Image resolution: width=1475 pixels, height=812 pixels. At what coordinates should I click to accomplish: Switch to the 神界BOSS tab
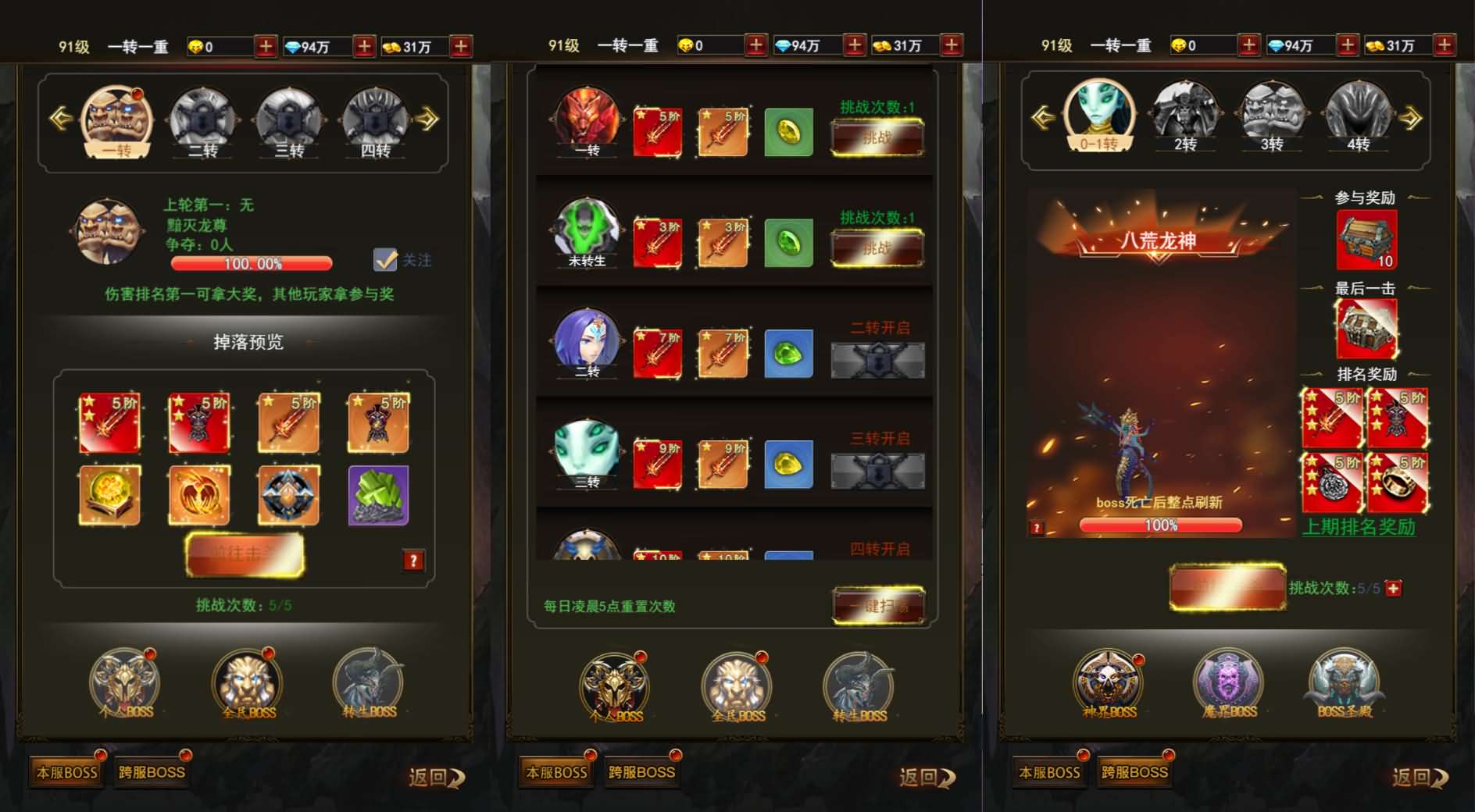click(x=1109, y=685)
